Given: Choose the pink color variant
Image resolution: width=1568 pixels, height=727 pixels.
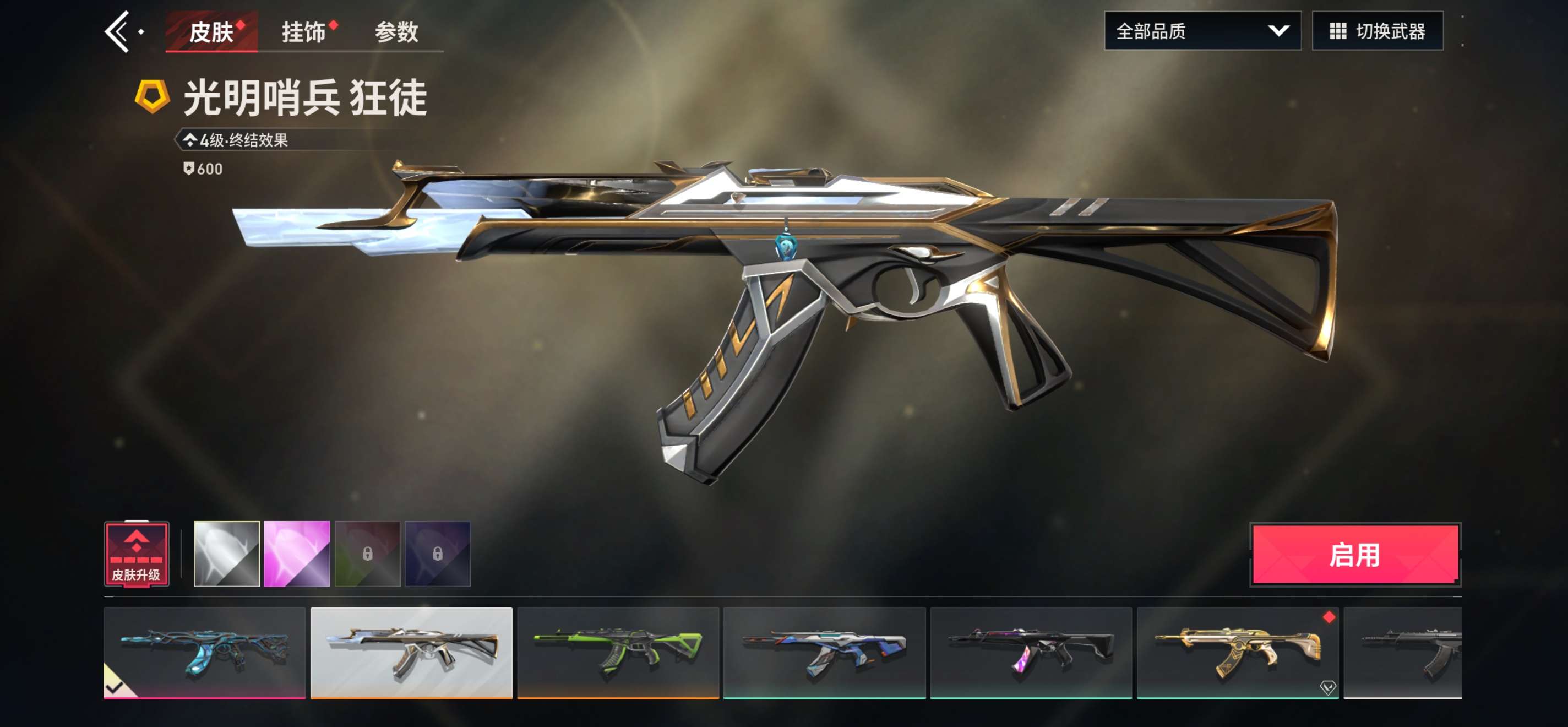Looking at the screenshot, I should (x=297, y=554).
